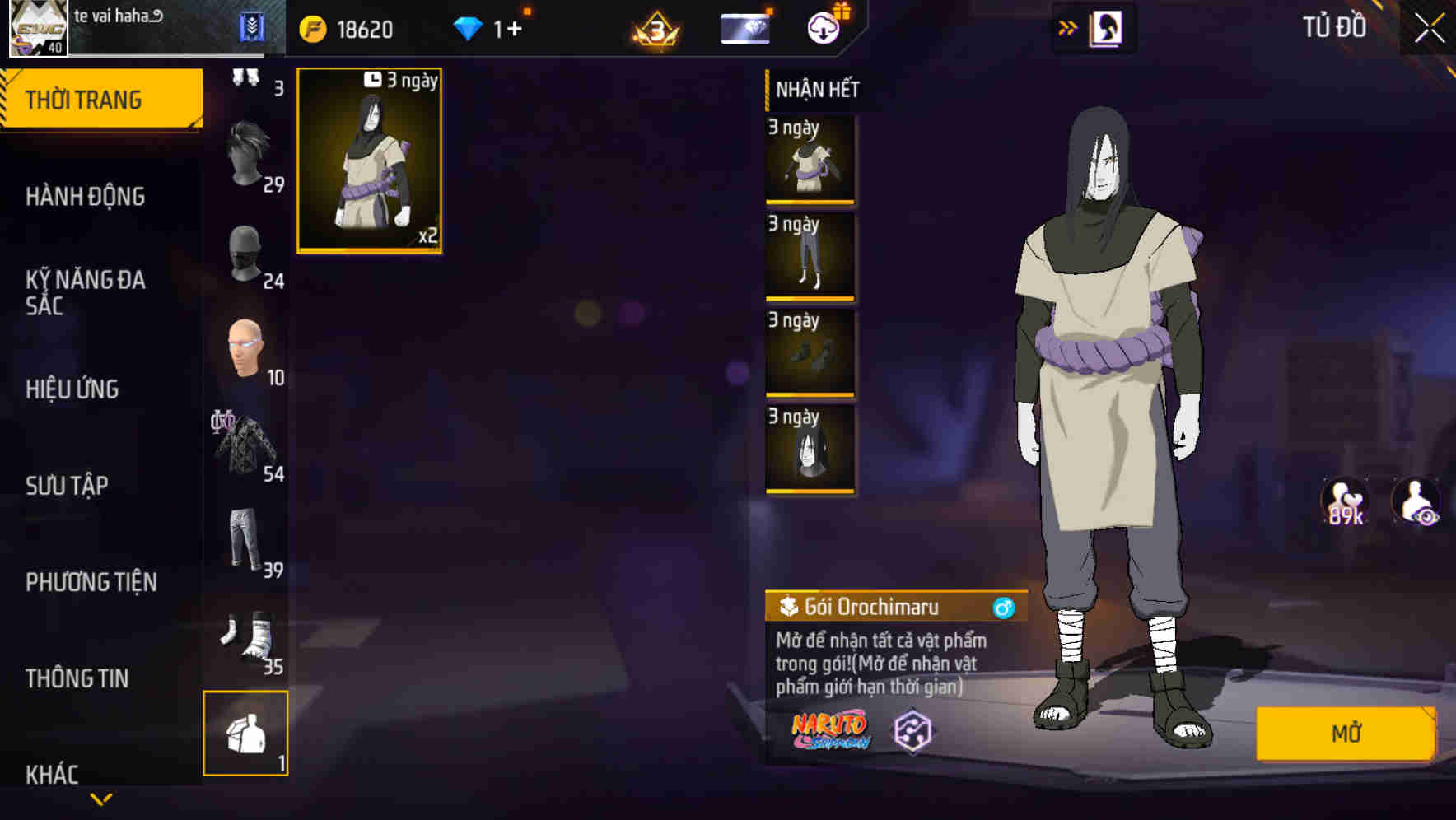Open the down chevron below KHÁC

[102, 799]
